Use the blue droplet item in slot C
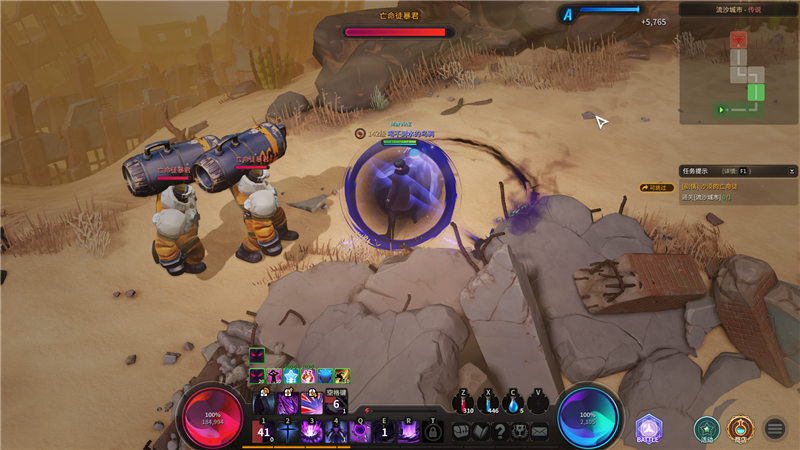The image size is (800, 450). (x=514, y=402)
